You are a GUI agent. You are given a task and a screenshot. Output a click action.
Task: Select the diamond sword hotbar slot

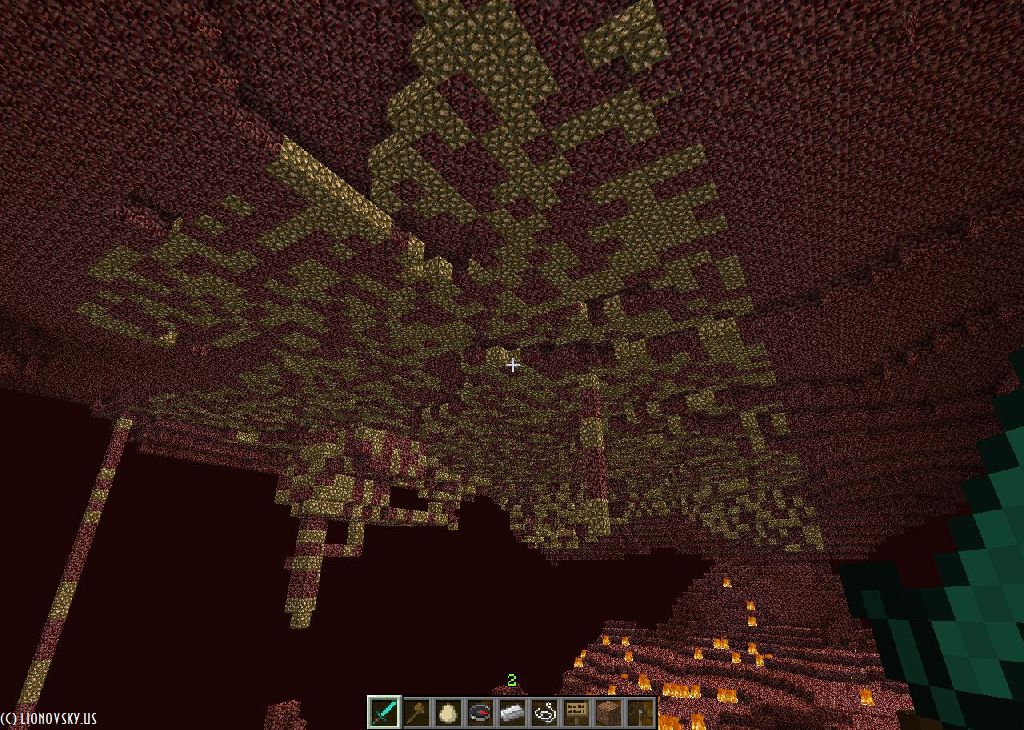[x=384, y=712]
